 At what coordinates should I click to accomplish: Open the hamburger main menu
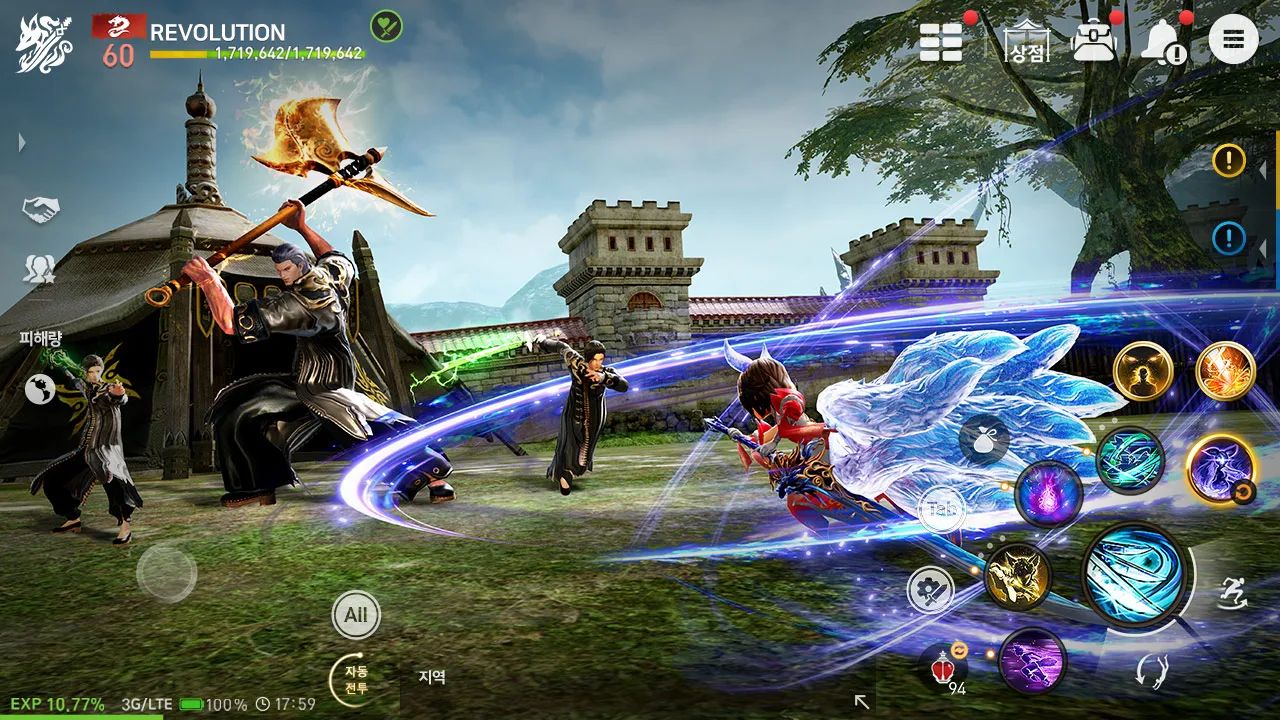(1233, 40)
